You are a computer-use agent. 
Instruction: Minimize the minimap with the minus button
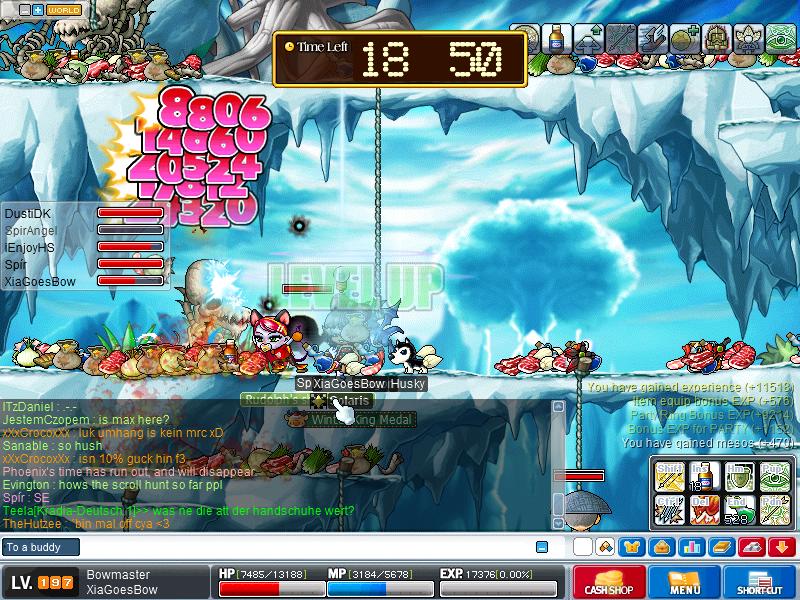click(x=25, y=10)
